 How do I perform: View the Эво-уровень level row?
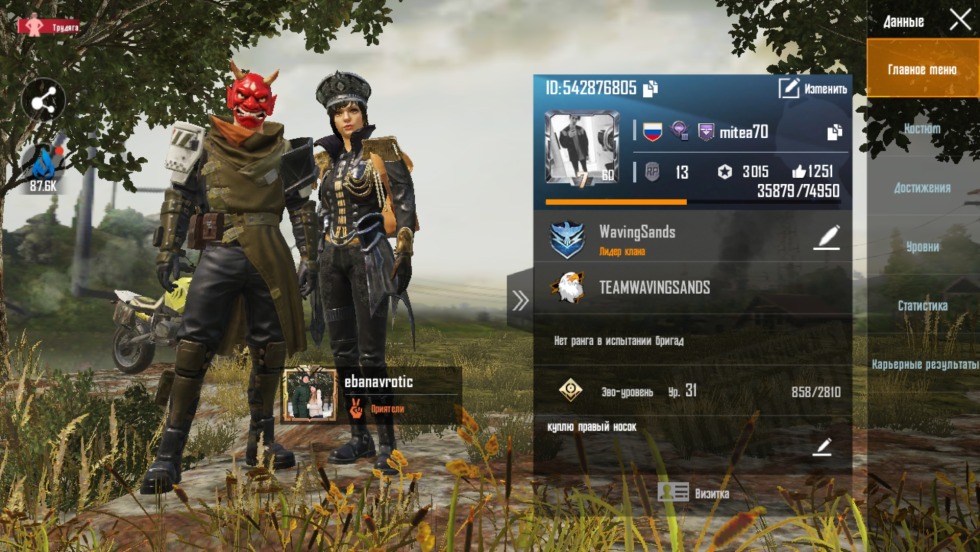(692, 391)
